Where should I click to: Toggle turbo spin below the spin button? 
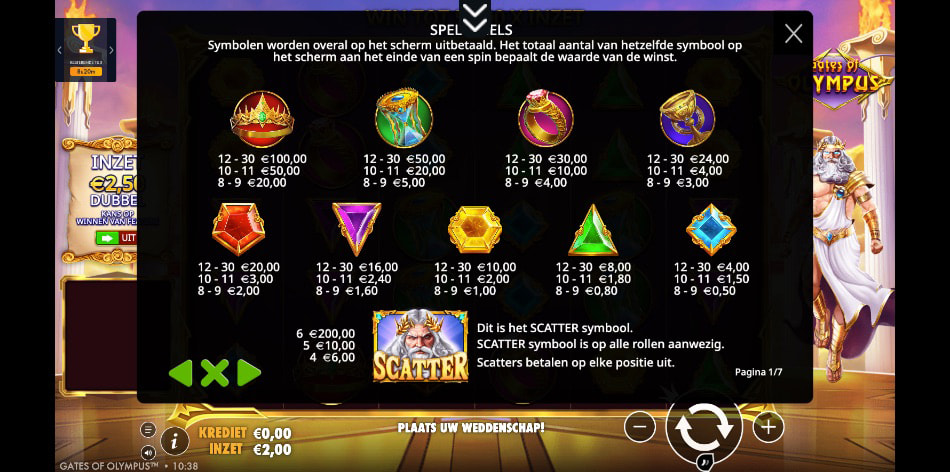(704, 463)
